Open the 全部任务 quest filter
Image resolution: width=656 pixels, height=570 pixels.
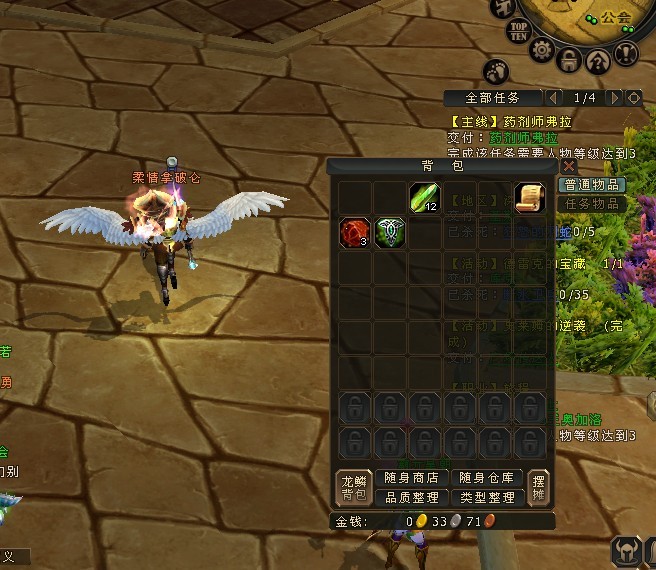[494, 98]
